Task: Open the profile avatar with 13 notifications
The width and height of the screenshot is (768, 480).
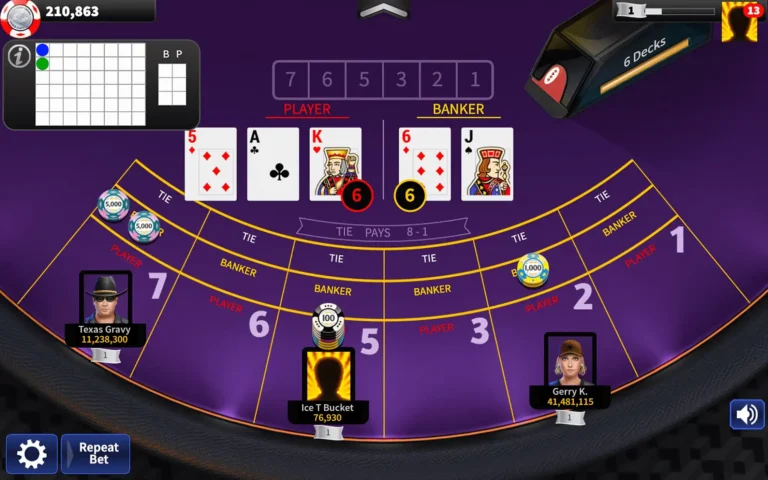Action: click(740, 21)
